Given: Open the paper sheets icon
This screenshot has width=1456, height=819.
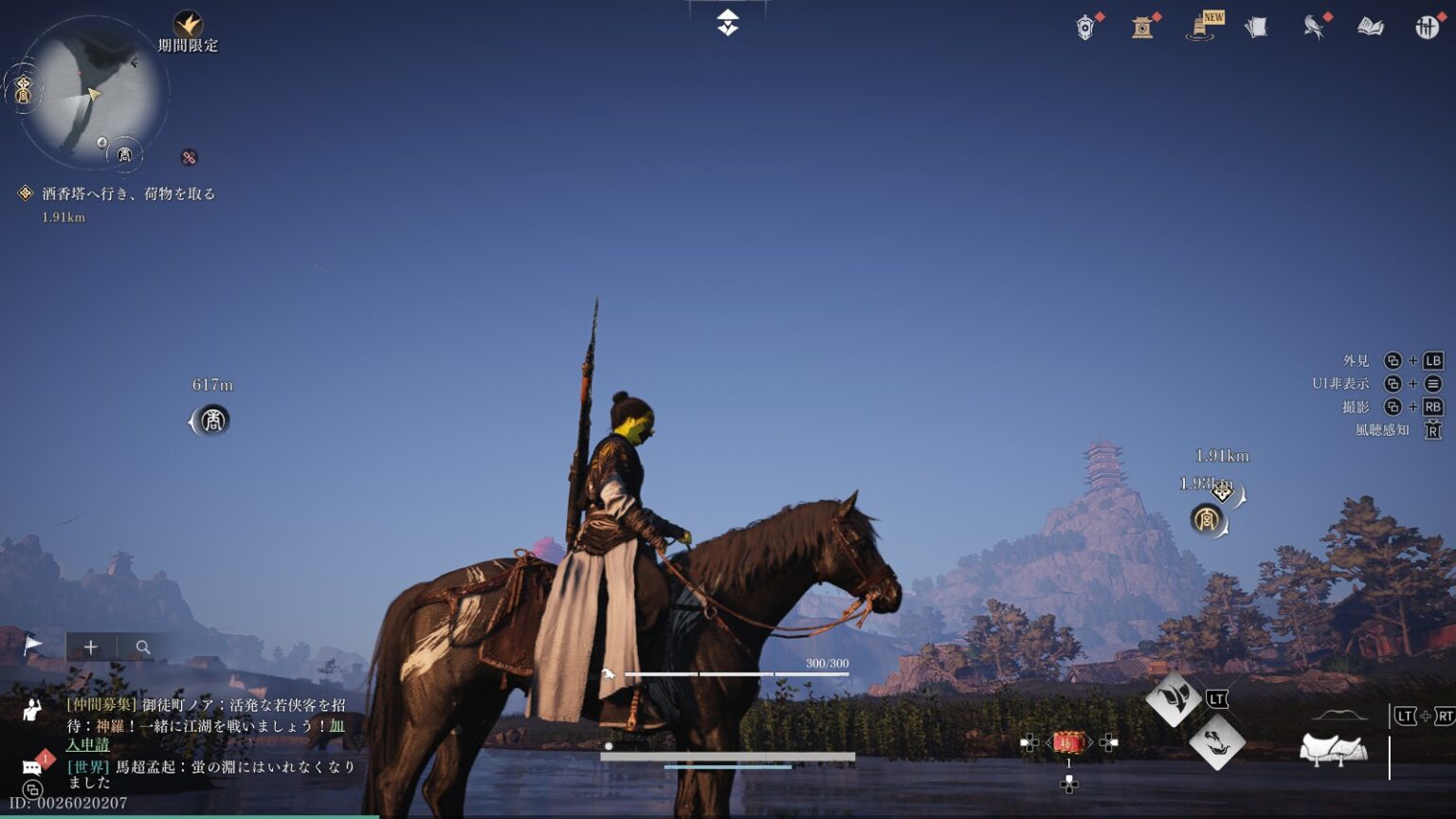Looking at the screenshot, I should click(1257, 27).
